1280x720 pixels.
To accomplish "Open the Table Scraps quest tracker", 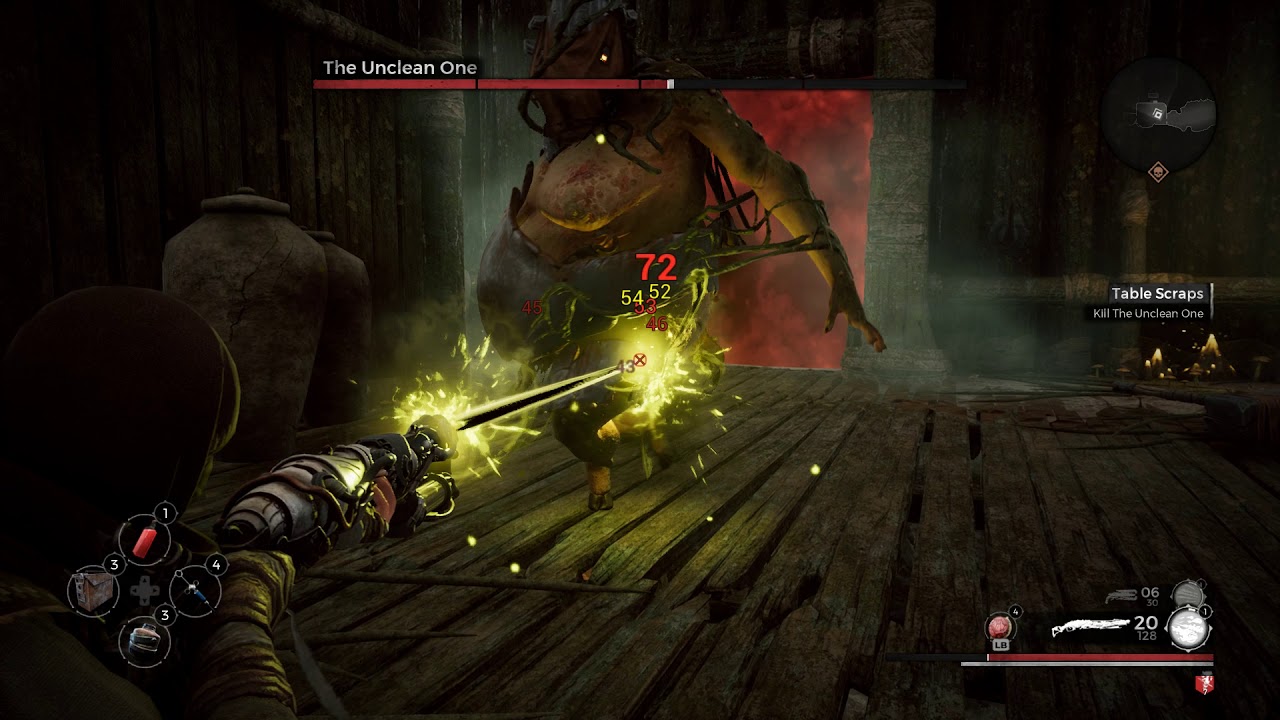I will pos(1157,294).
